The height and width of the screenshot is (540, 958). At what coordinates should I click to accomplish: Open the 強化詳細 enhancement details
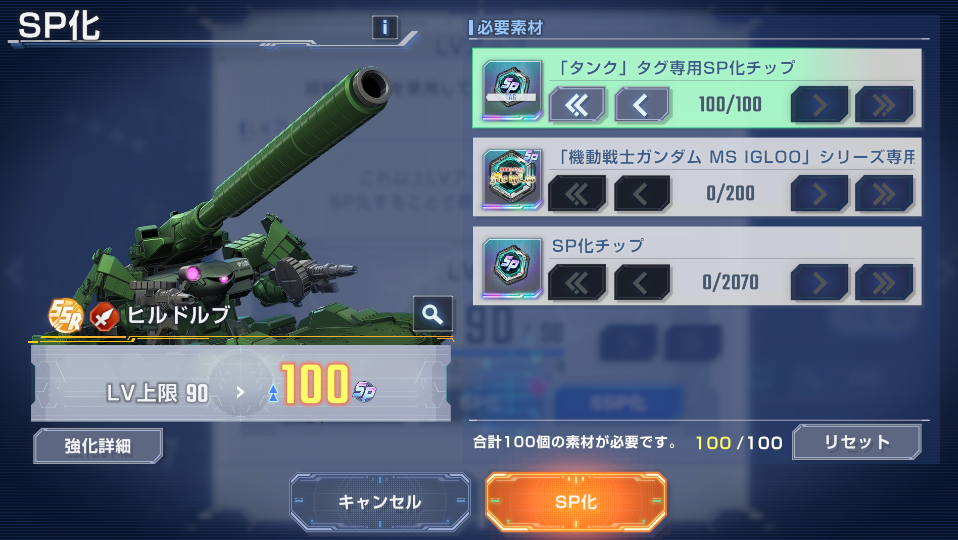tap(98, 446)
